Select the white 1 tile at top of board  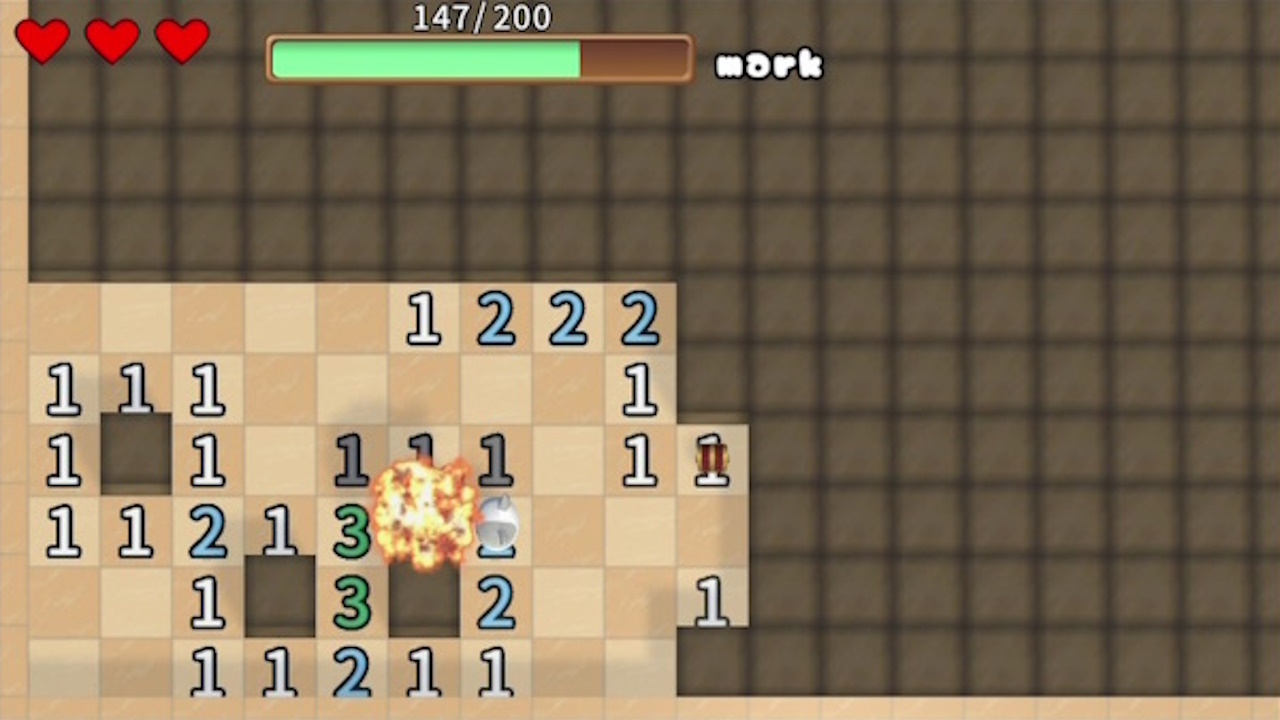pos(423,320)
